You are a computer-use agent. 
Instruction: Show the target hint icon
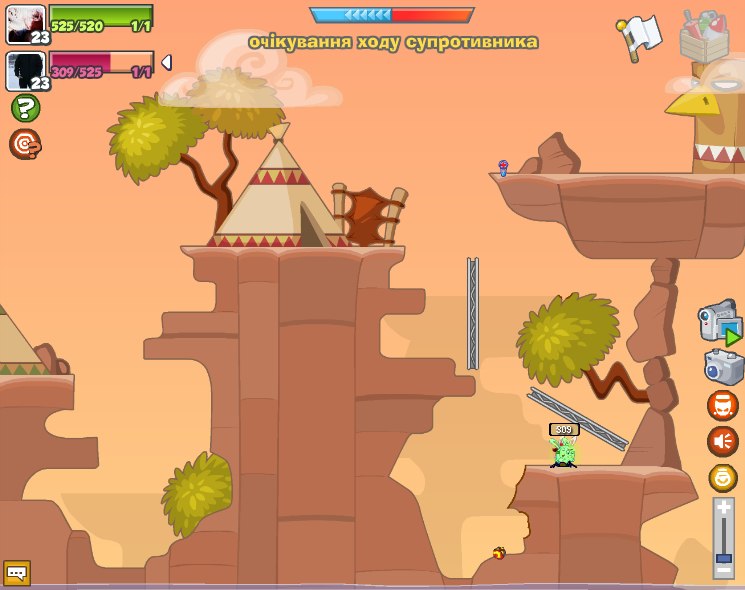tap(25, 144)
